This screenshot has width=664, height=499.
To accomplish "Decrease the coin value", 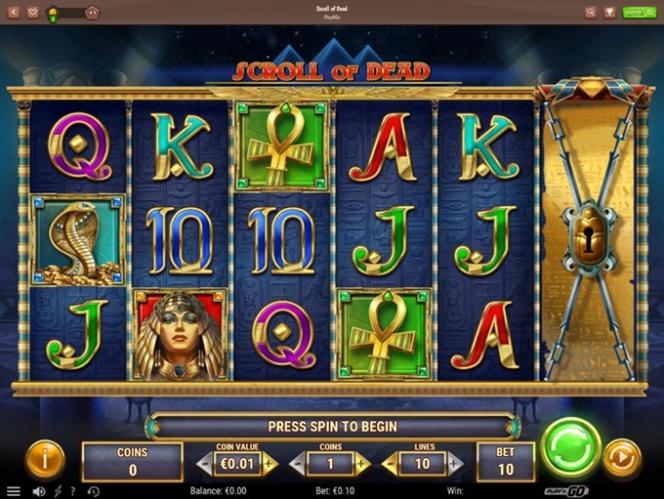I will (x=204, y=464).
